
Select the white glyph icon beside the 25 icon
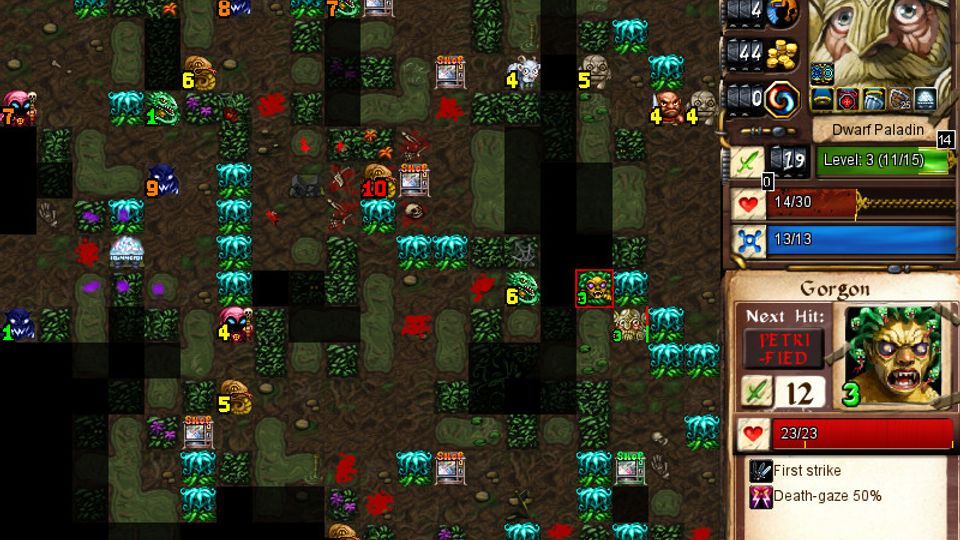pos(925,98)
